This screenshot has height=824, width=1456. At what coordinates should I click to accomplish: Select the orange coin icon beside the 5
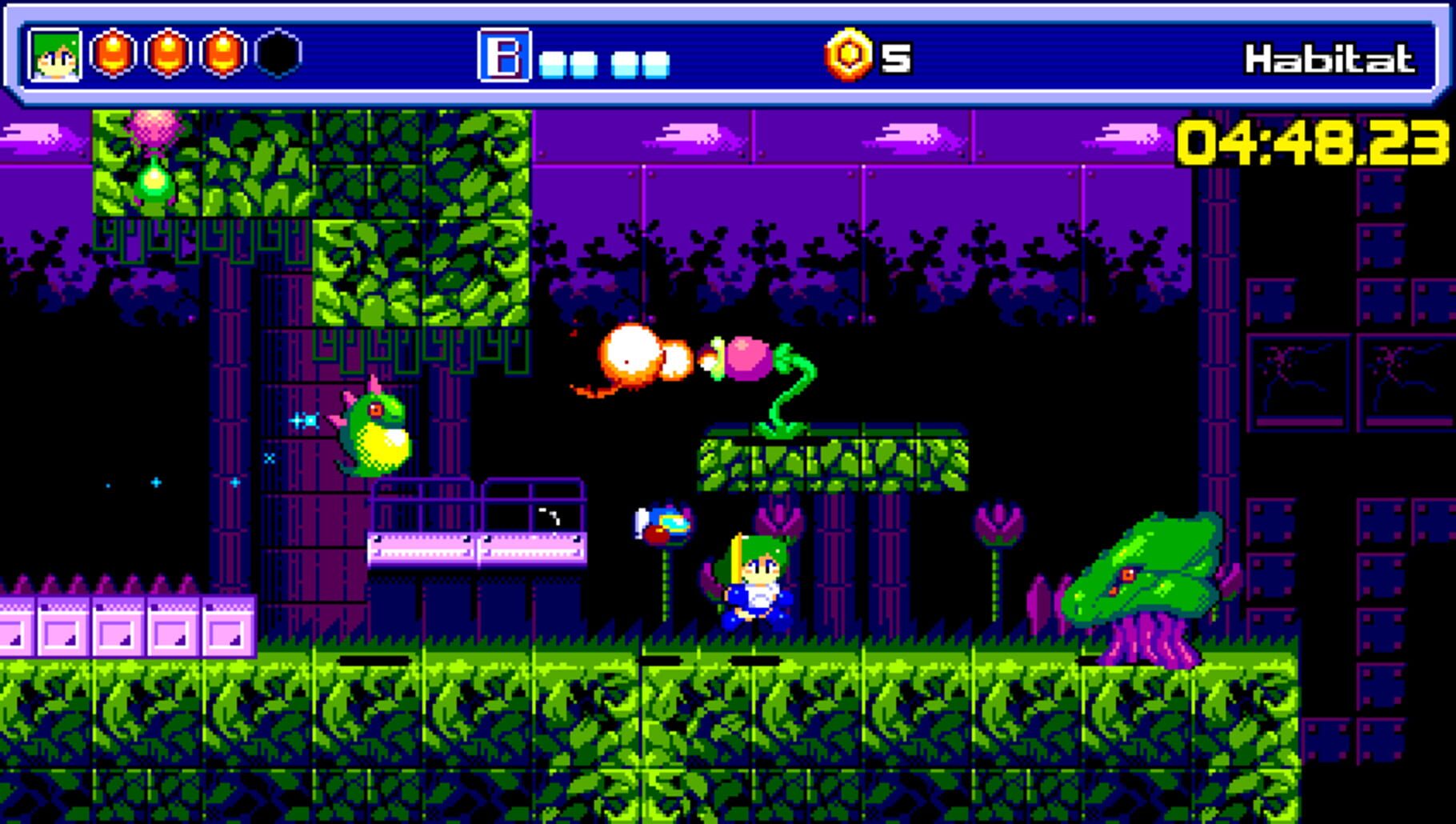pos(850,54)
